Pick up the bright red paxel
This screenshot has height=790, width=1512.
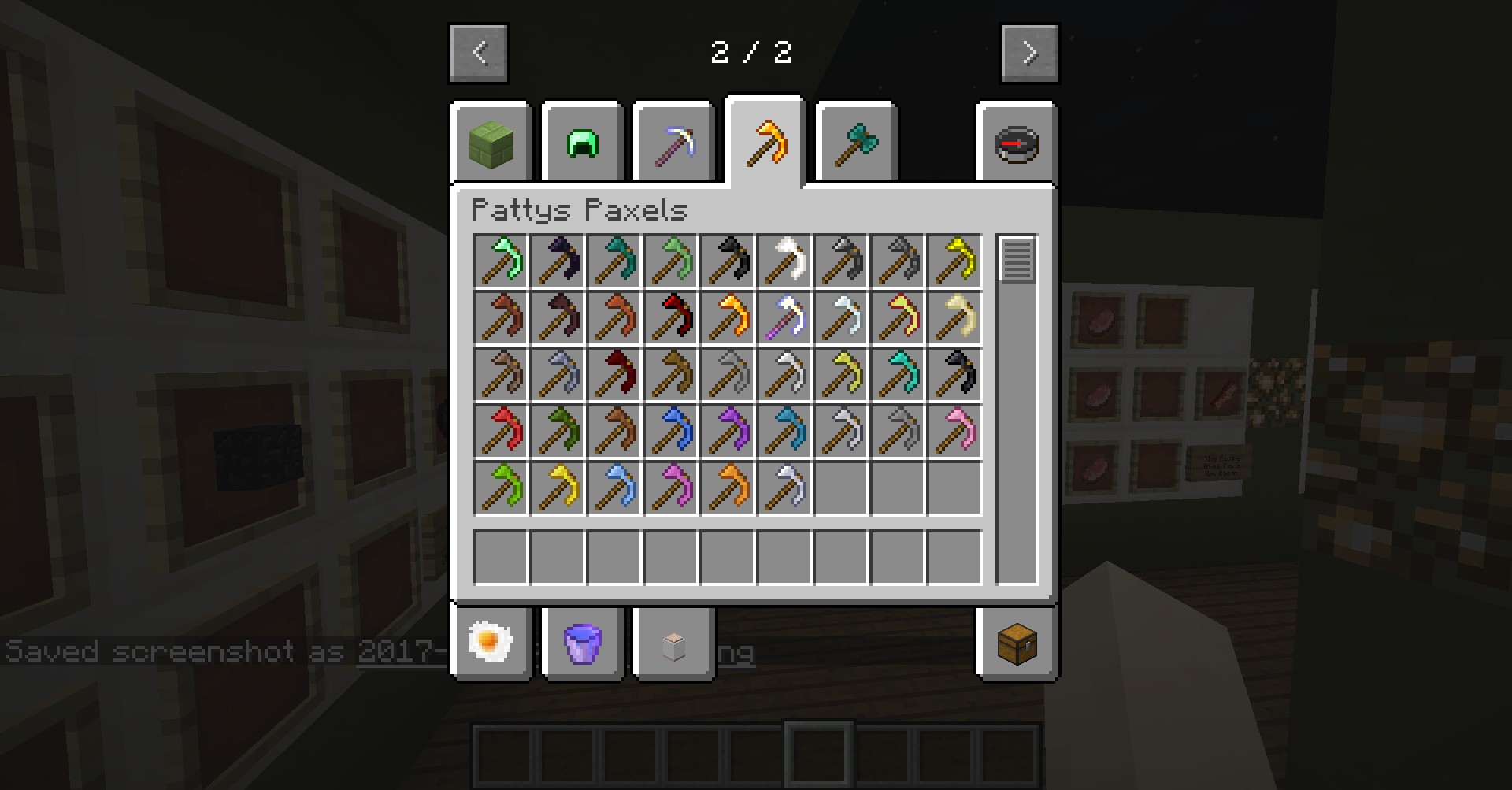coord(502,430)
